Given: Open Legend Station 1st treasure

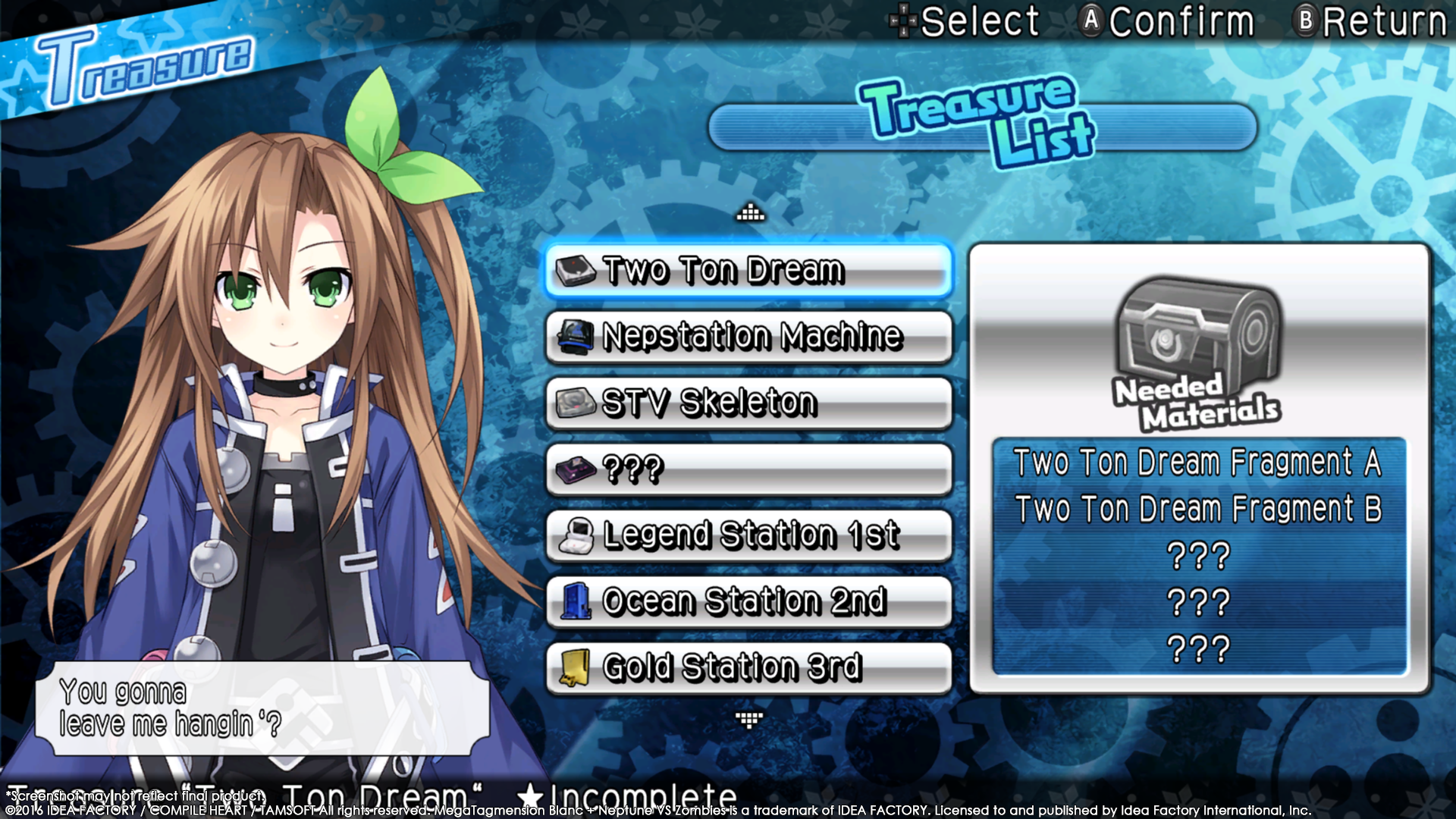Looking at the screenshot, I should 748,535.
